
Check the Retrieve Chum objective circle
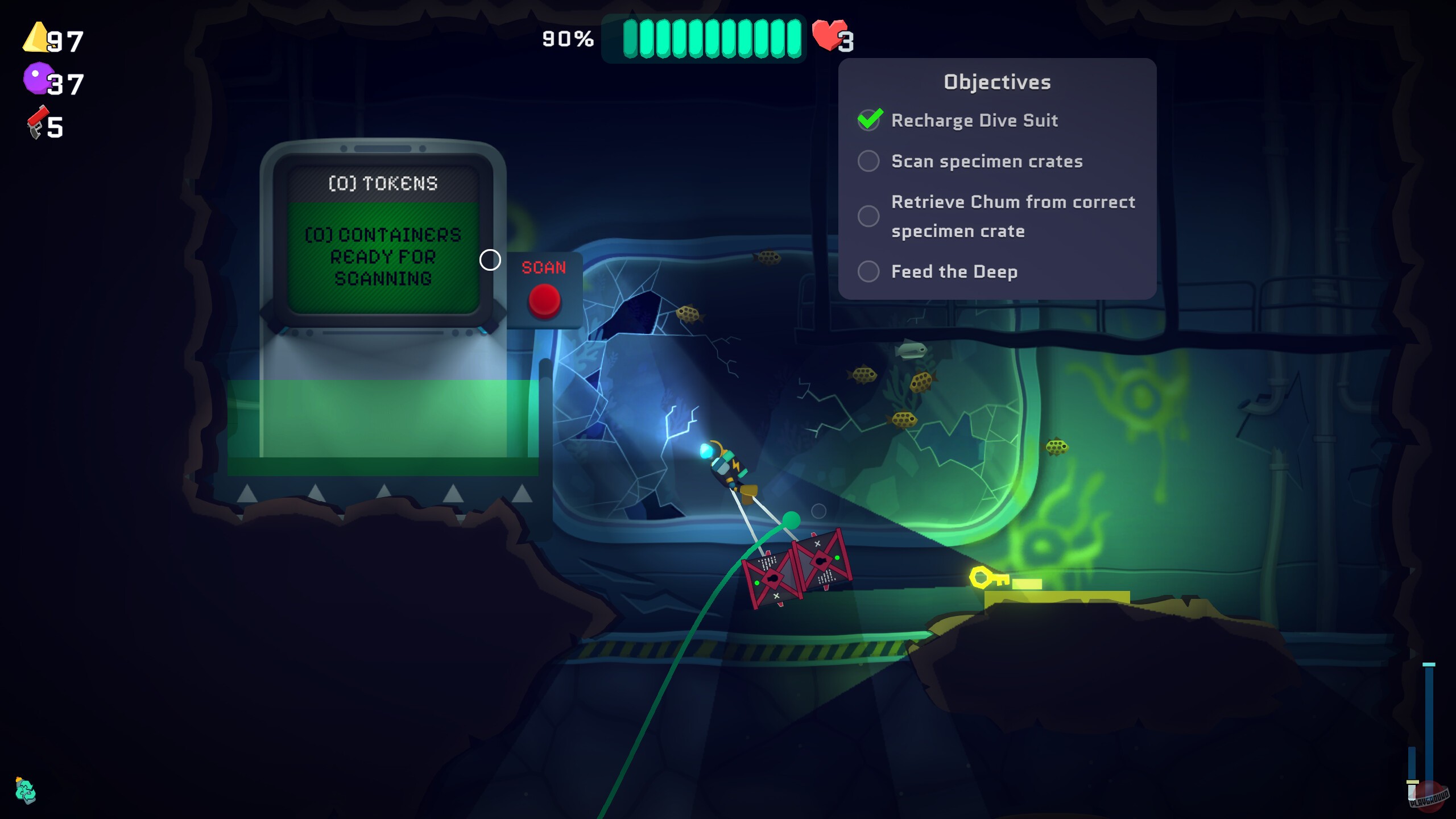coord(868,216)
